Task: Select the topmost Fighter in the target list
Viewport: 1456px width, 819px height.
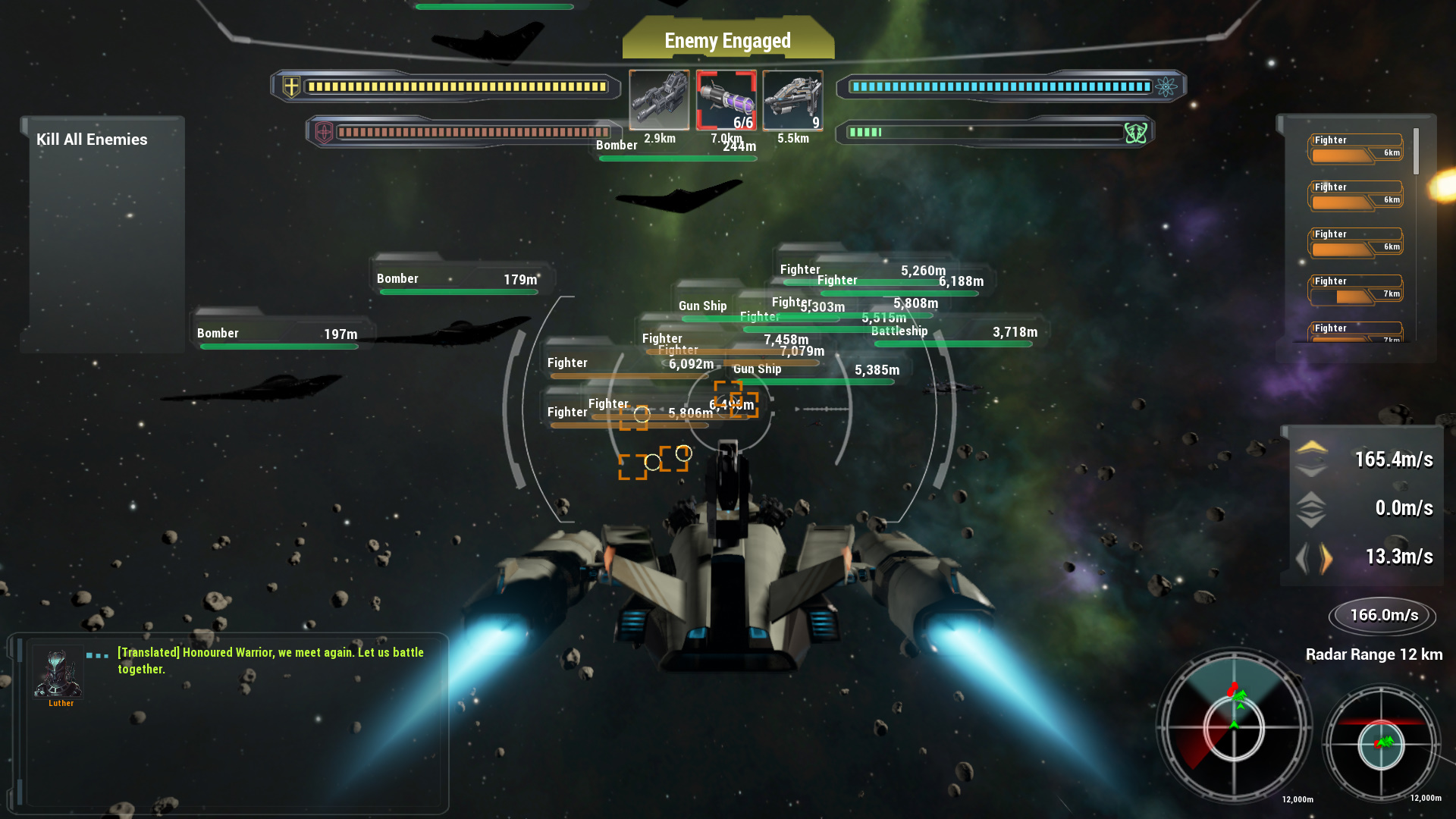Action: click(x=1355, y=149)
